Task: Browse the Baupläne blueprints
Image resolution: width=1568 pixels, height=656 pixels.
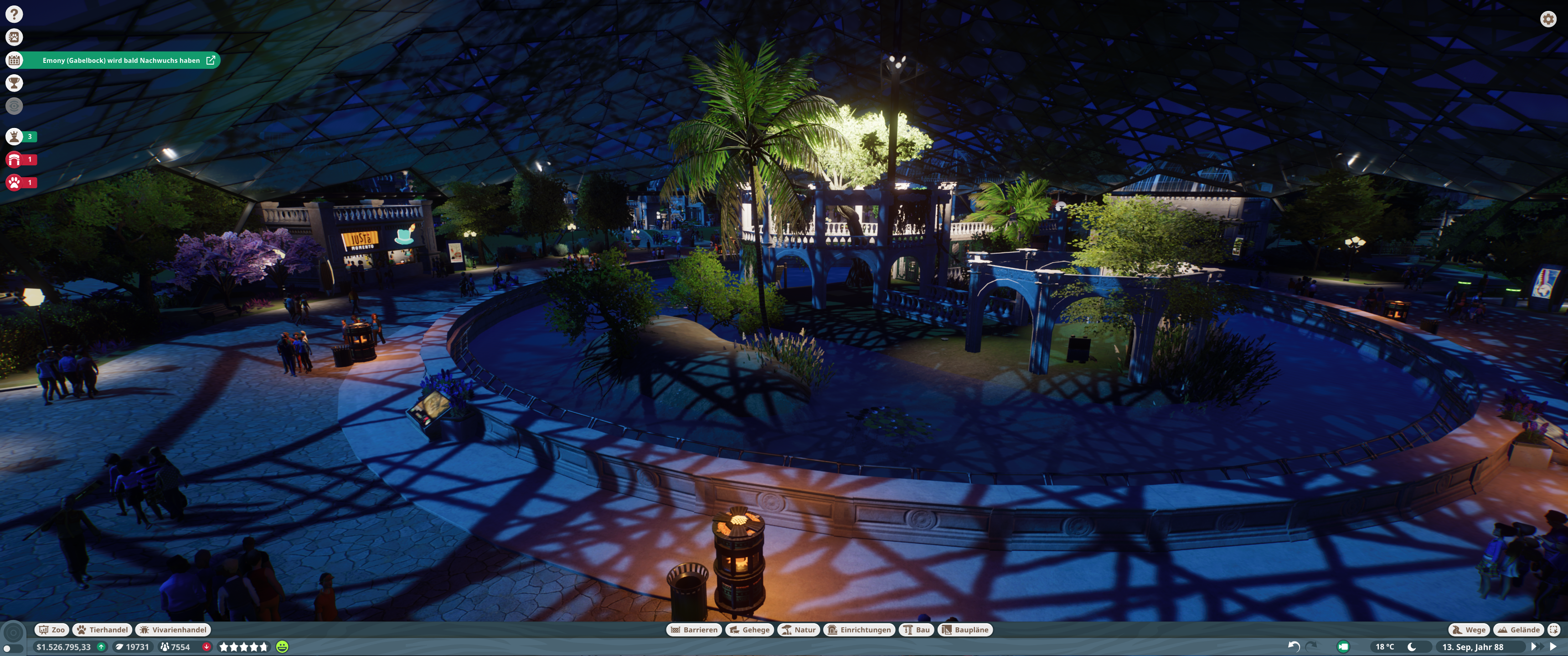Action: click(x=965, y=630)
